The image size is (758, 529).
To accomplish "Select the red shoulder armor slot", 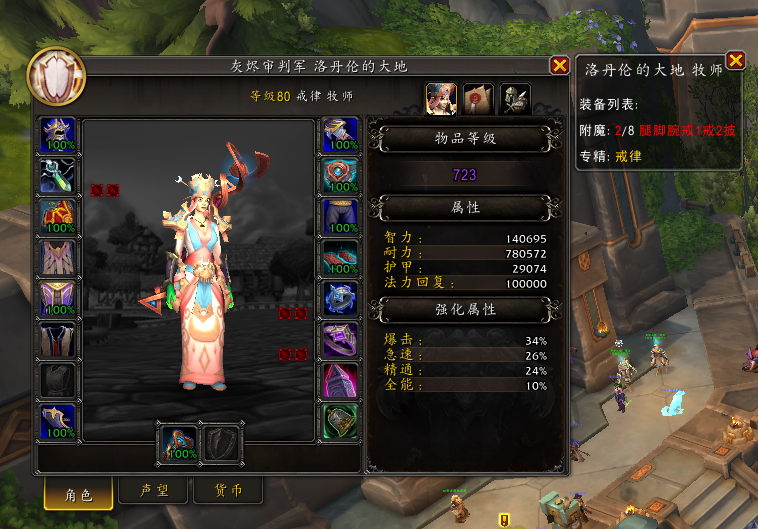I will tap(57, 216).
